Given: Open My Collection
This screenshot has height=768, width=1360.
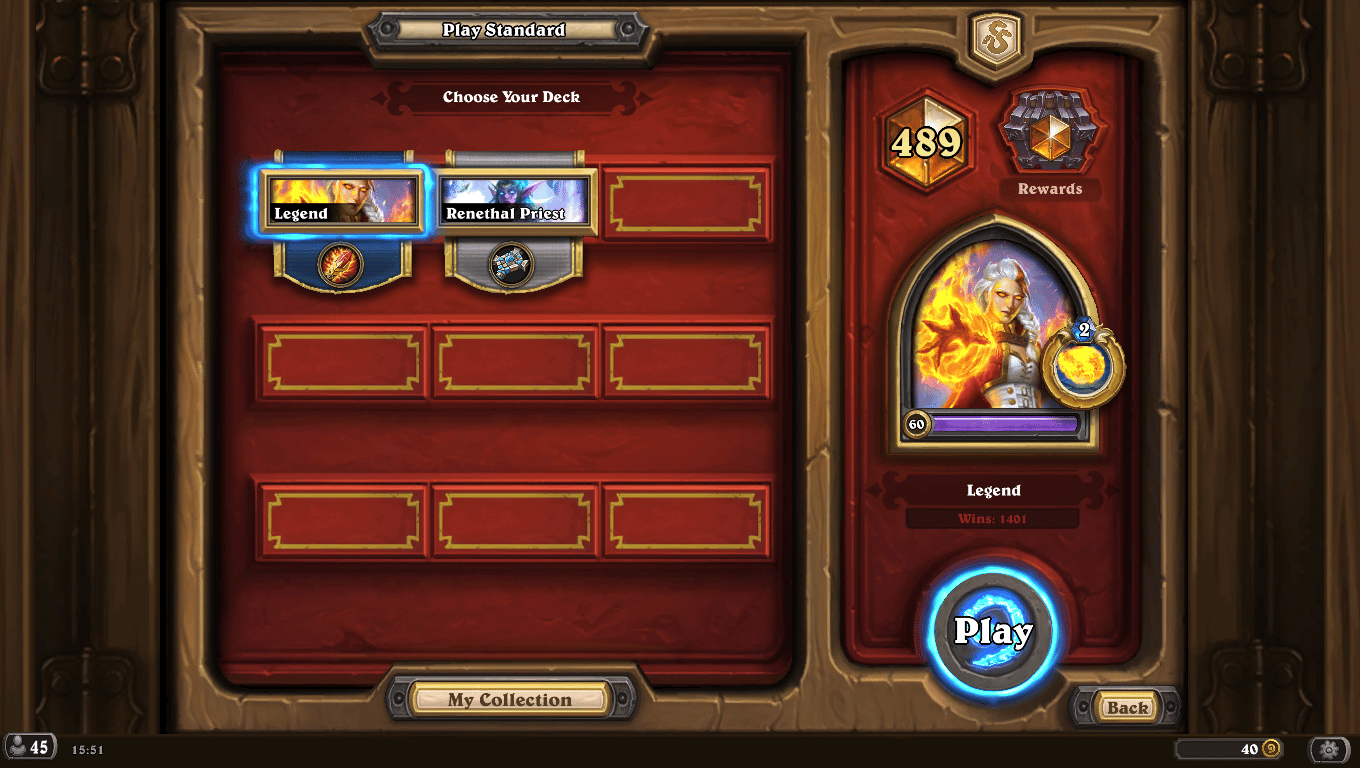Looking at the screenshot, I should click(511, 699).
